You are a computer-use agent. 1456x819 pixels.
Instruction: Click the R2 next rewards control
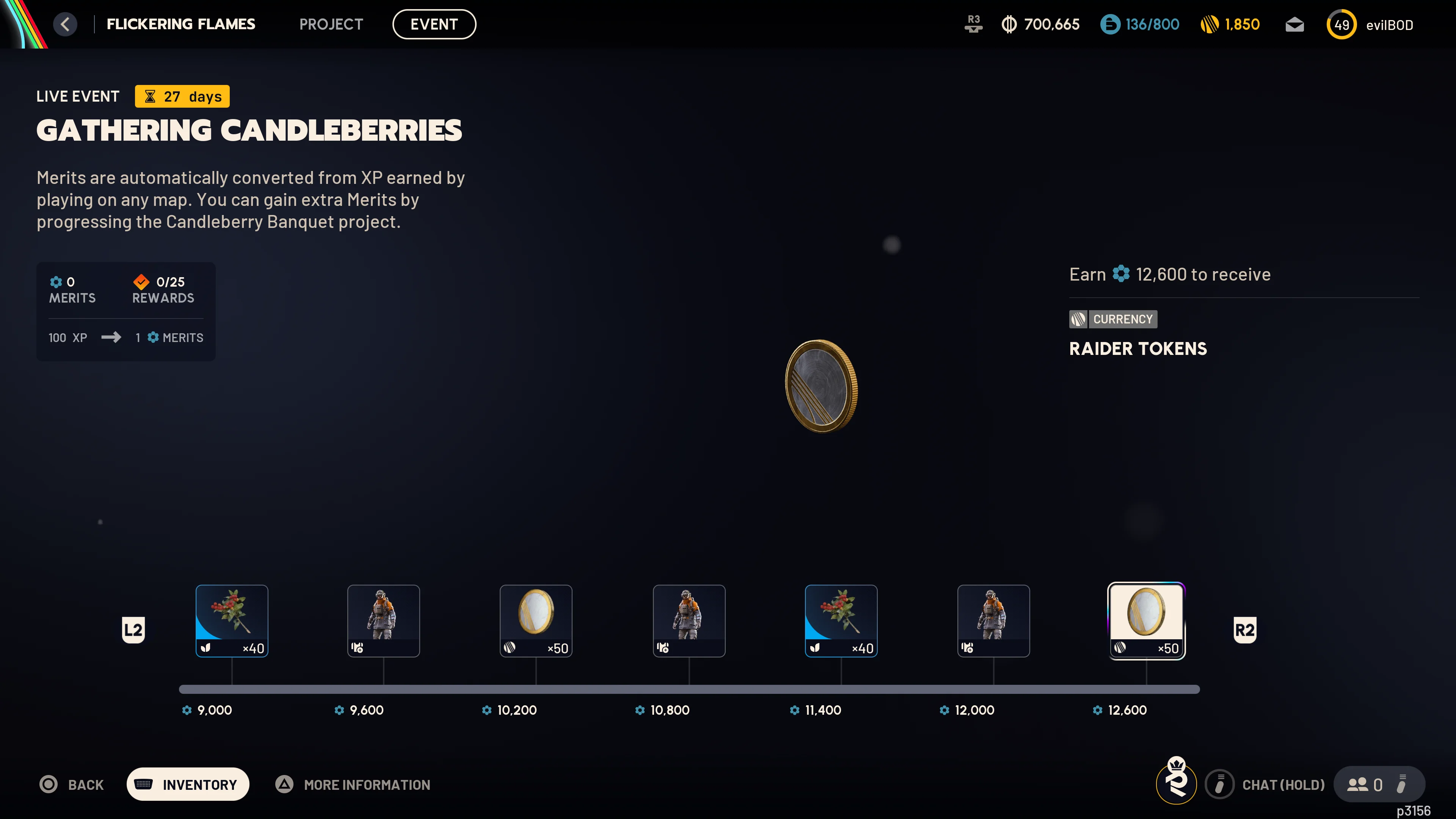point(1244,629)
